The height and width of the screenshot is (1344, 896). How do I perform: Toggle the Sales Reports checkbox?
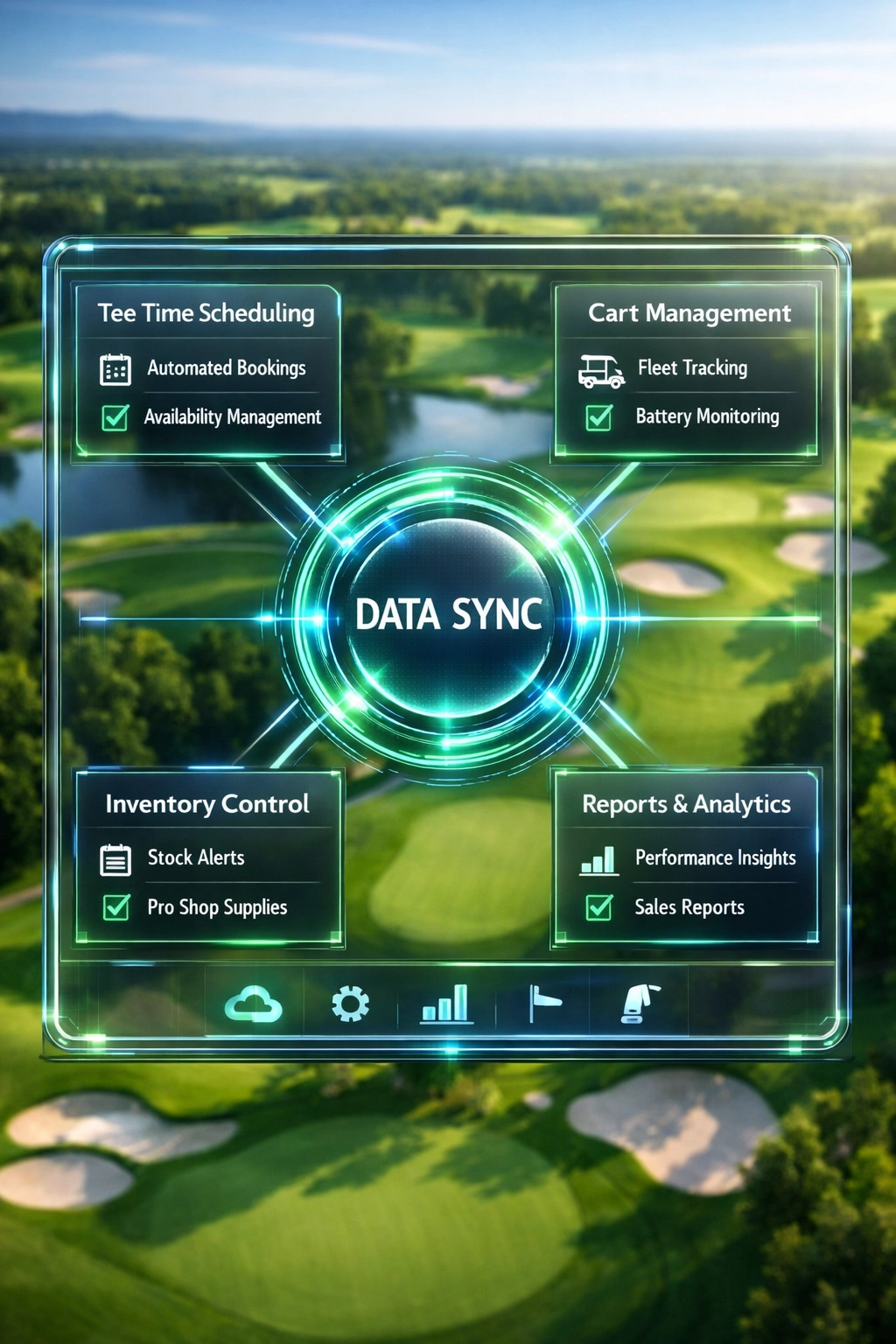point(599,907)
